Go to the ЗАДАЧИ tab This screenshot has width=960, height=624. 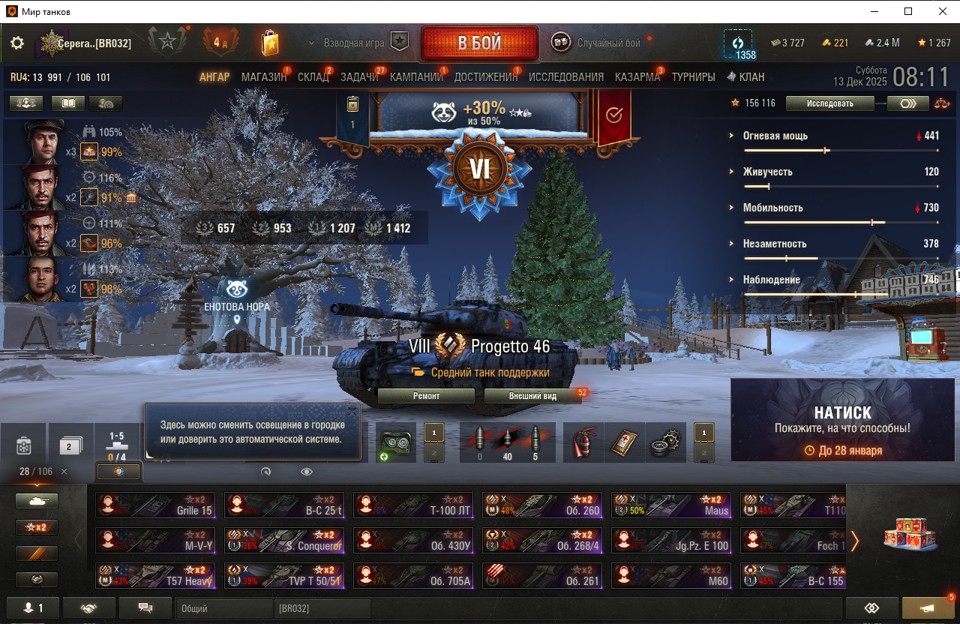point(359,77)
